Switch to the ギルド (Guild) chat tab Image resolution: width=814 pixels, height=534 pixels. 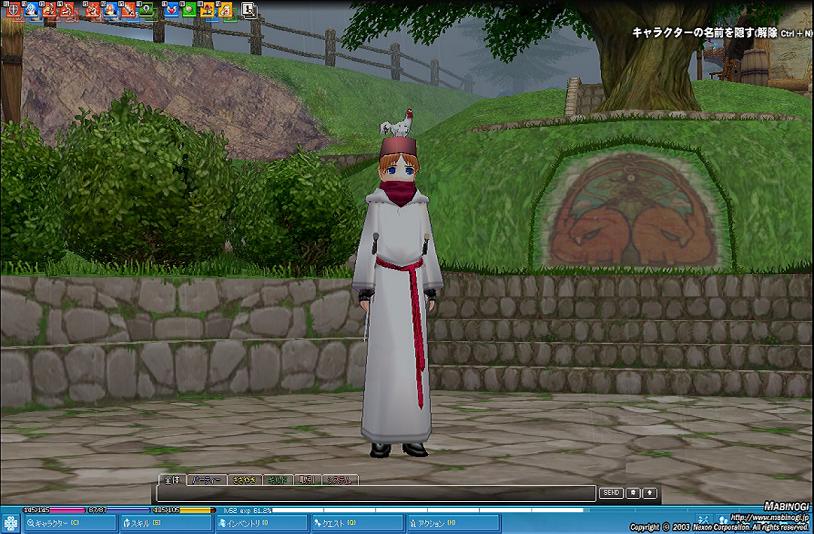coord(279,480)
